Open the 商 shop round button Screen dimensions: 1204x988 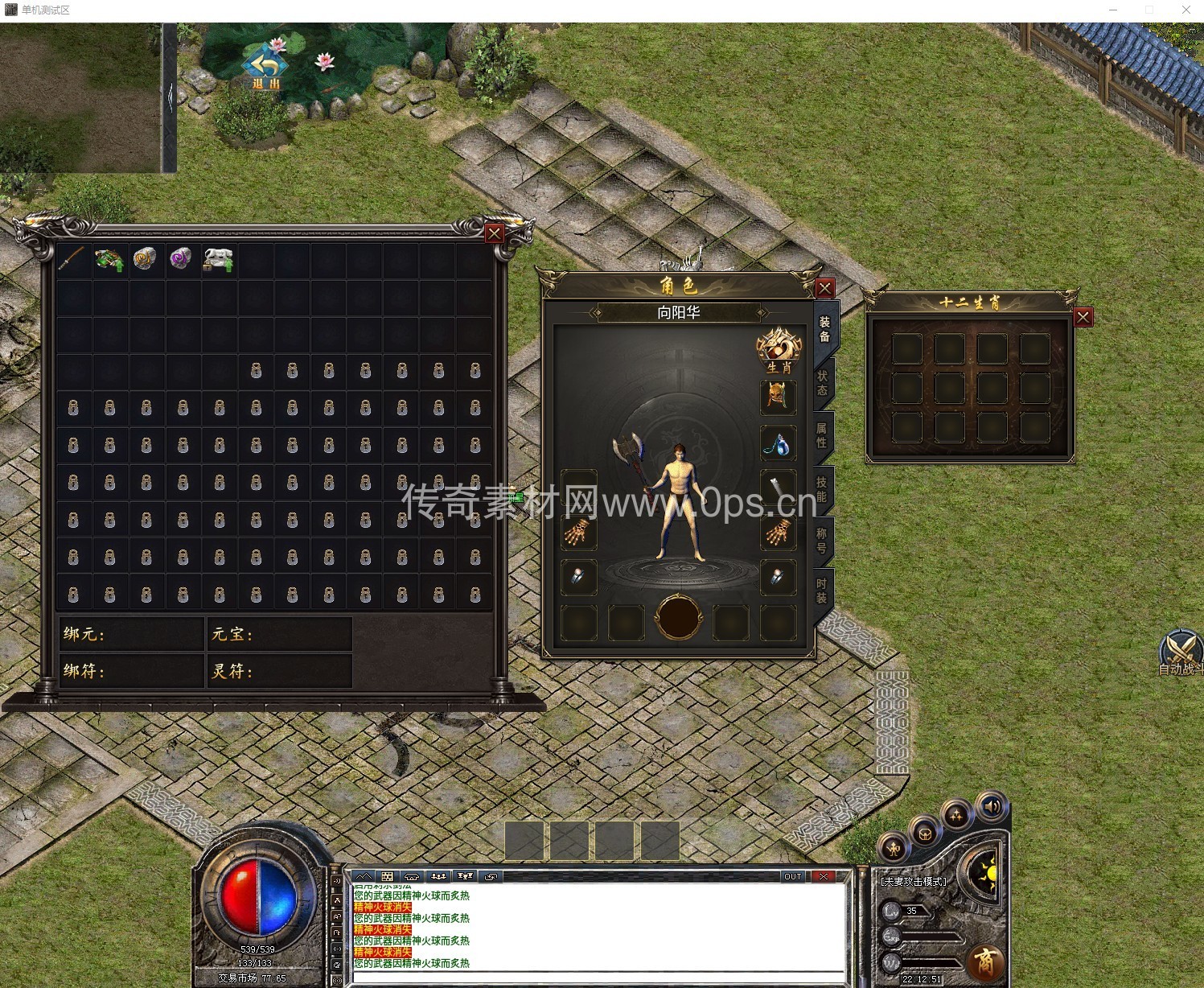[x=984, y=961]
